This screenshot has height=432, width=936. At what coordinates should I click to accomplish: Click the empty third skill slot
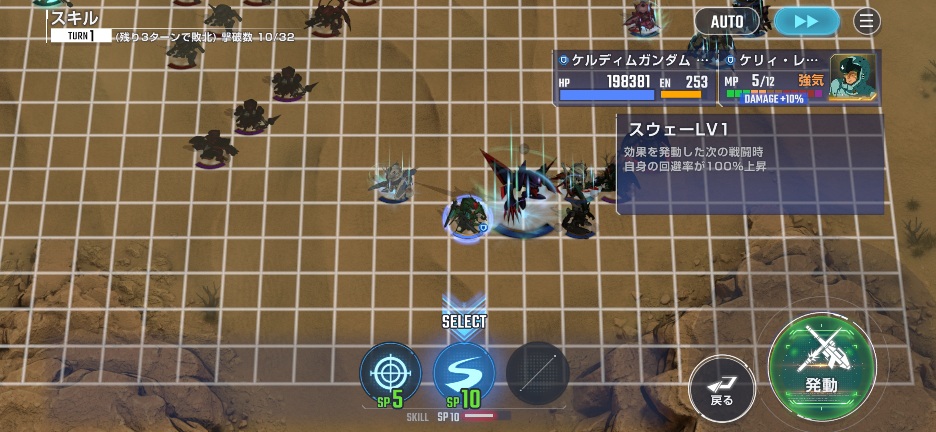[x=537, y=373]
